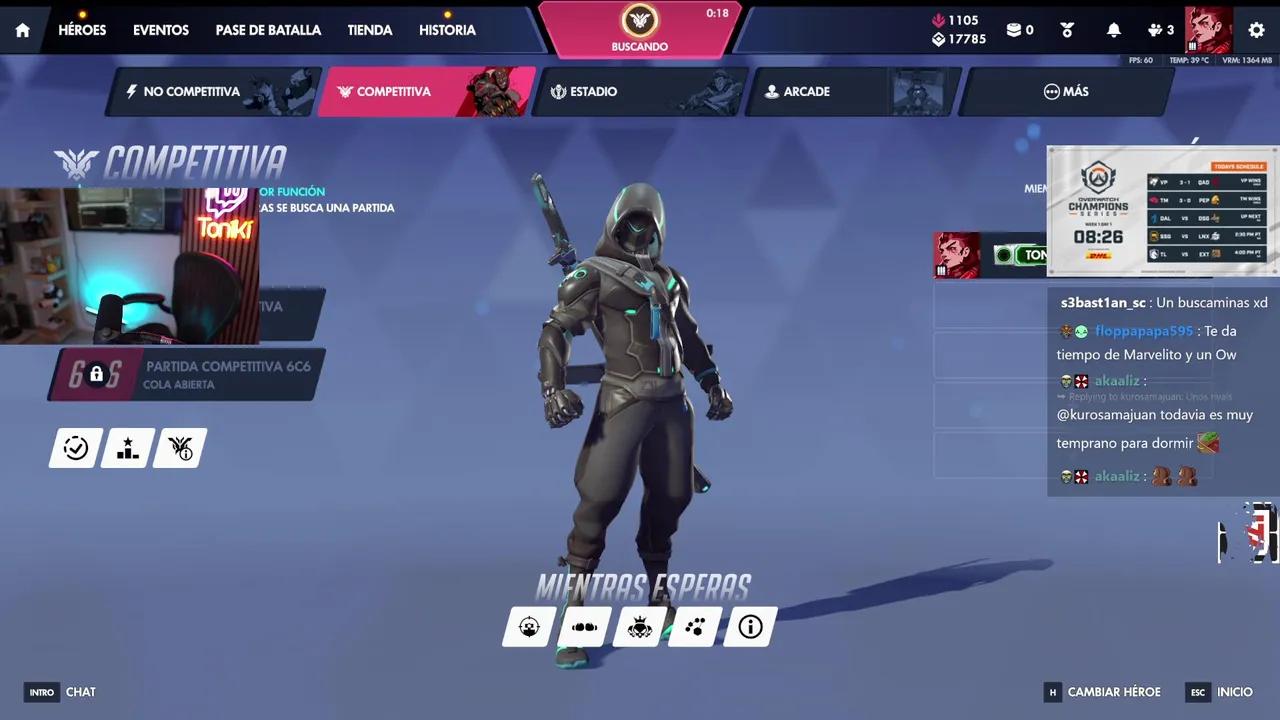Viewport: 1280px width, 720px height.
Task: Open notifications via the bell icon
Action: (1113, 30)
